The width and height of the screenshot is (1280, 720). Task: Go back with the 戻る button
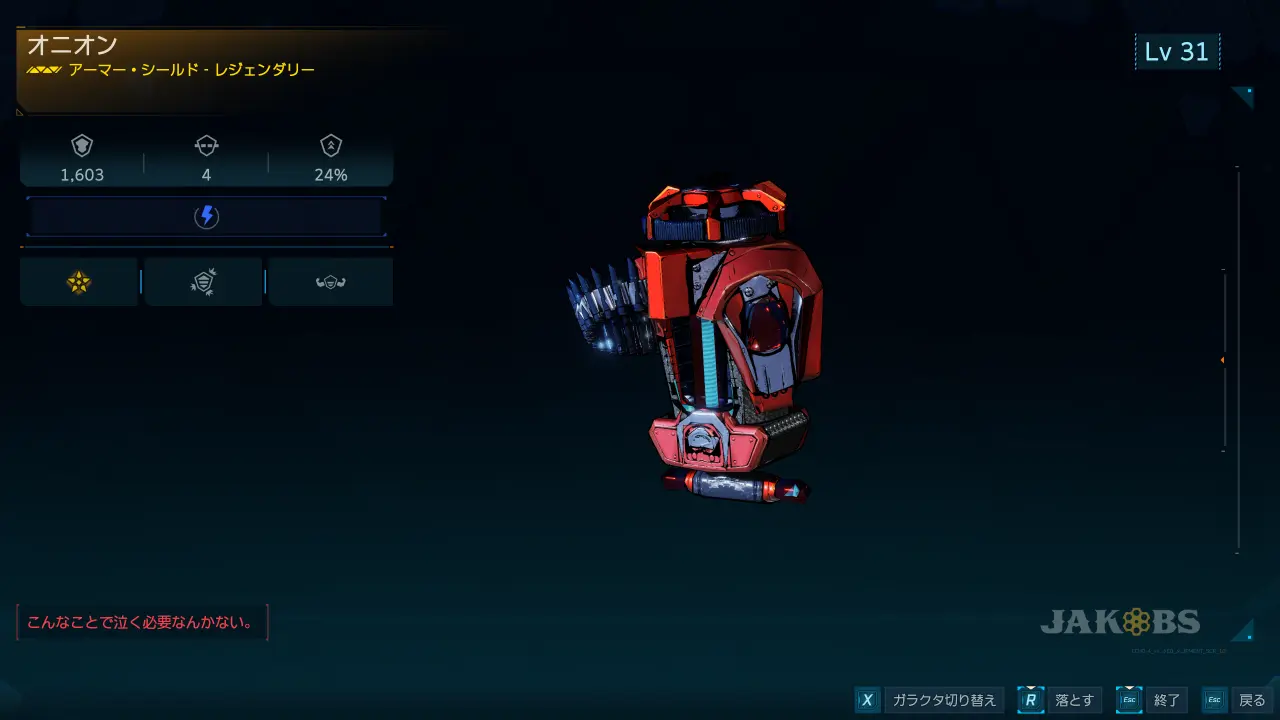(x=1239, y=700)
